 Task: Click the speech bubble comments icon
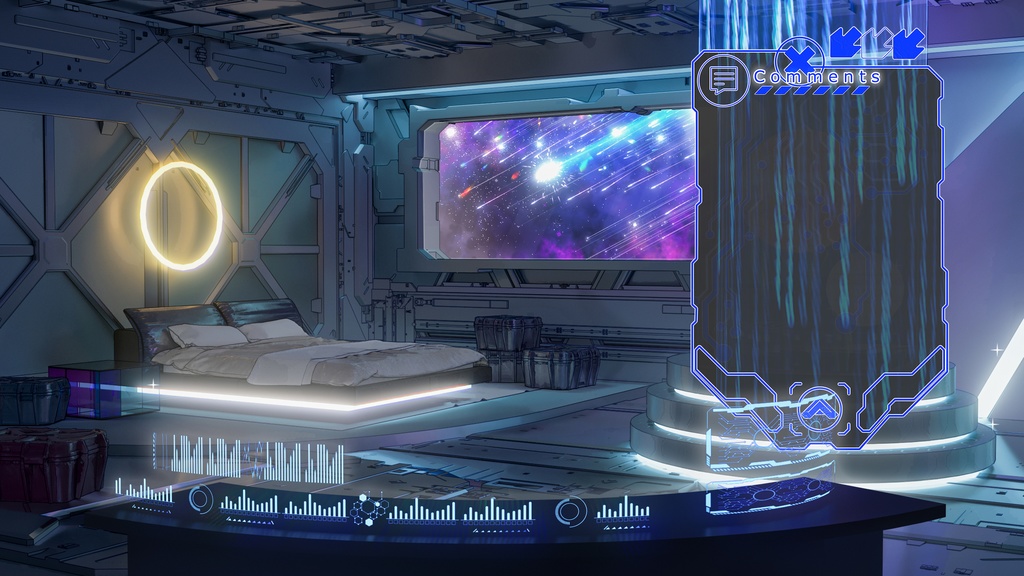723,80
